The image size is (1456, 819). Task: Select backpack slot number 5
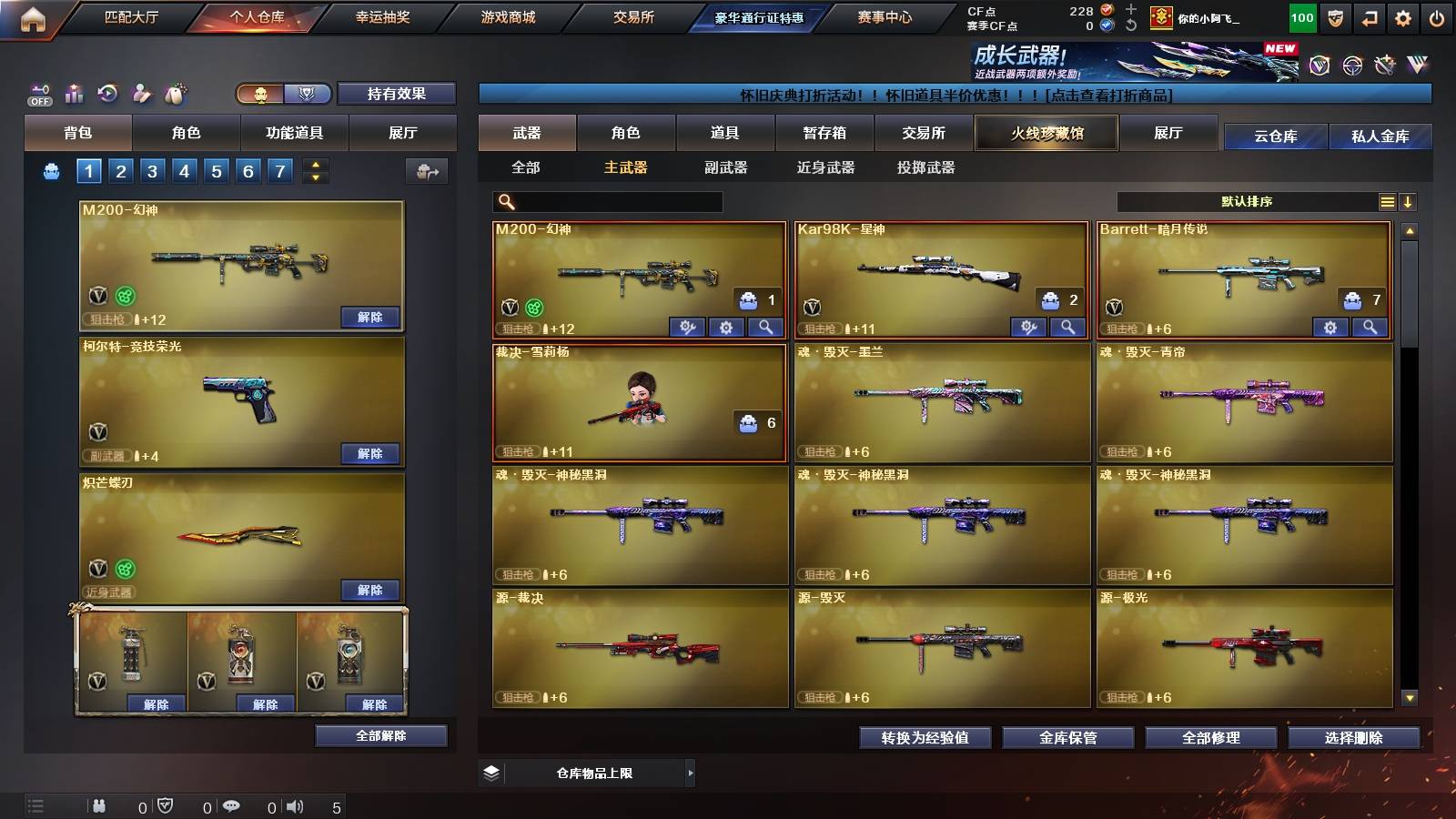tap(216, 169)
